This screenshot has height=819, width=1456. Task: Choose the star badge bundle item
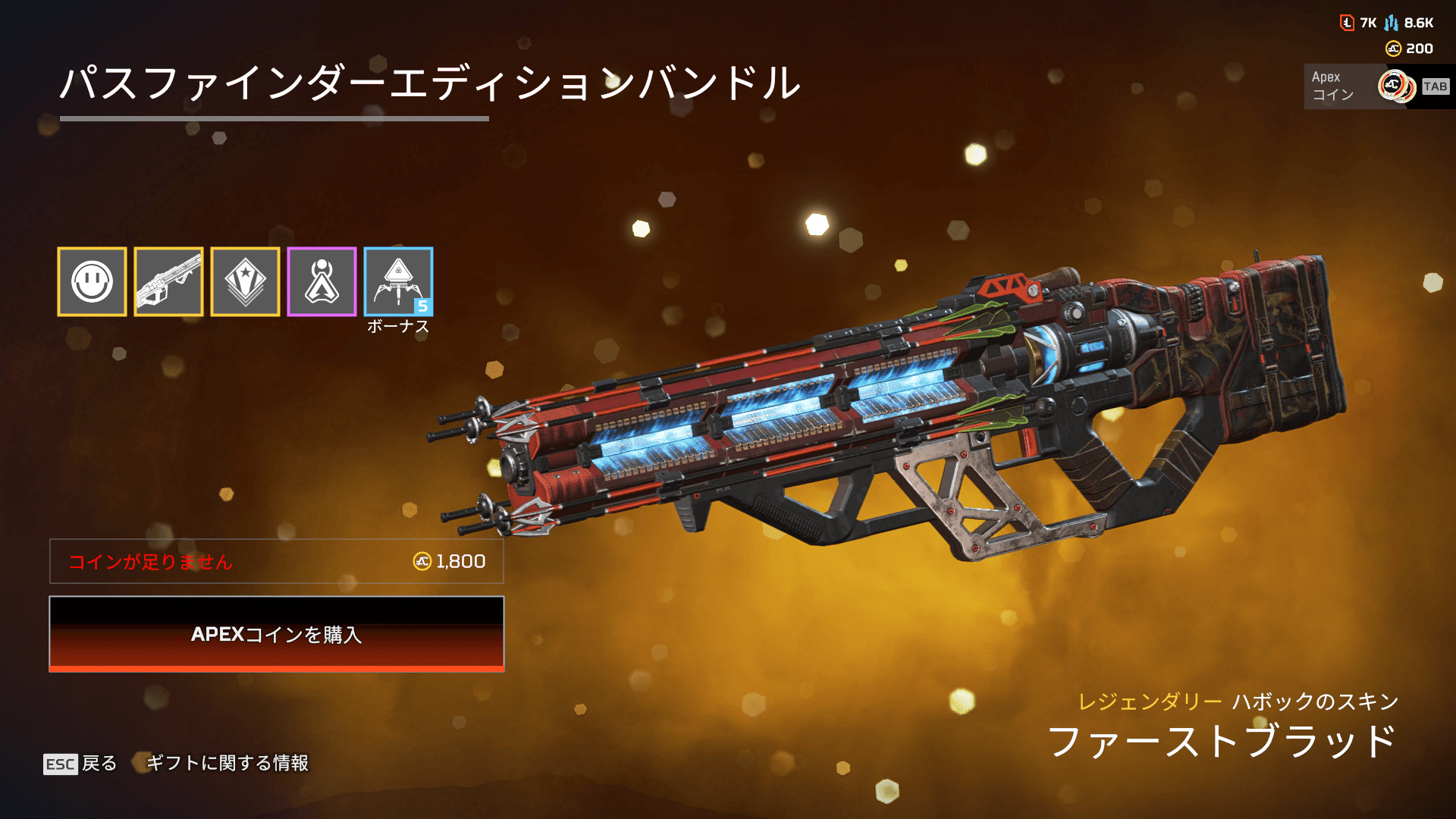point(245,281)
